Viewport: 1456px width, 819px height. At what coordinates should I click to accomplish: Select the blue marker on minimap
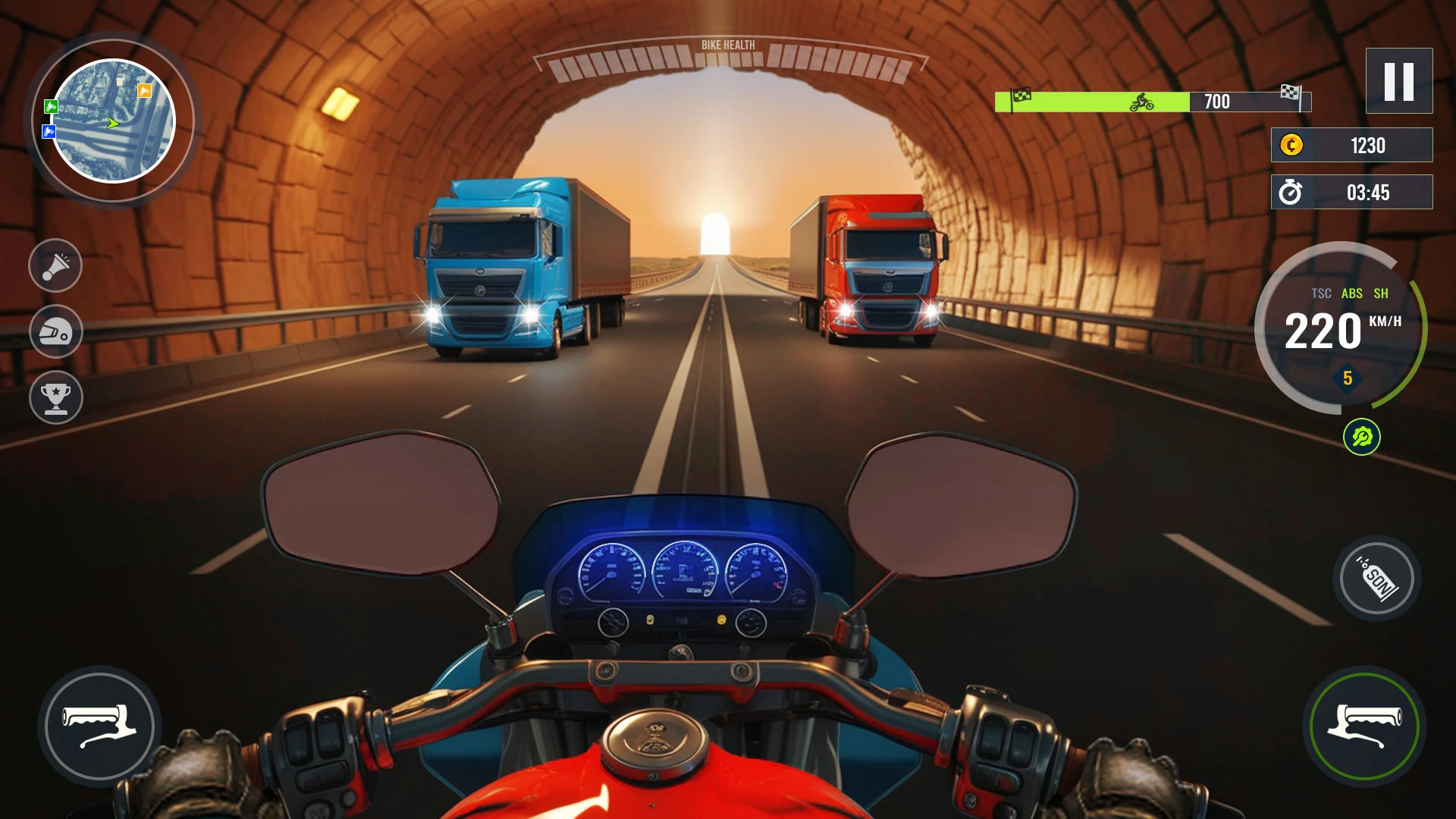(x=49, y=132)
